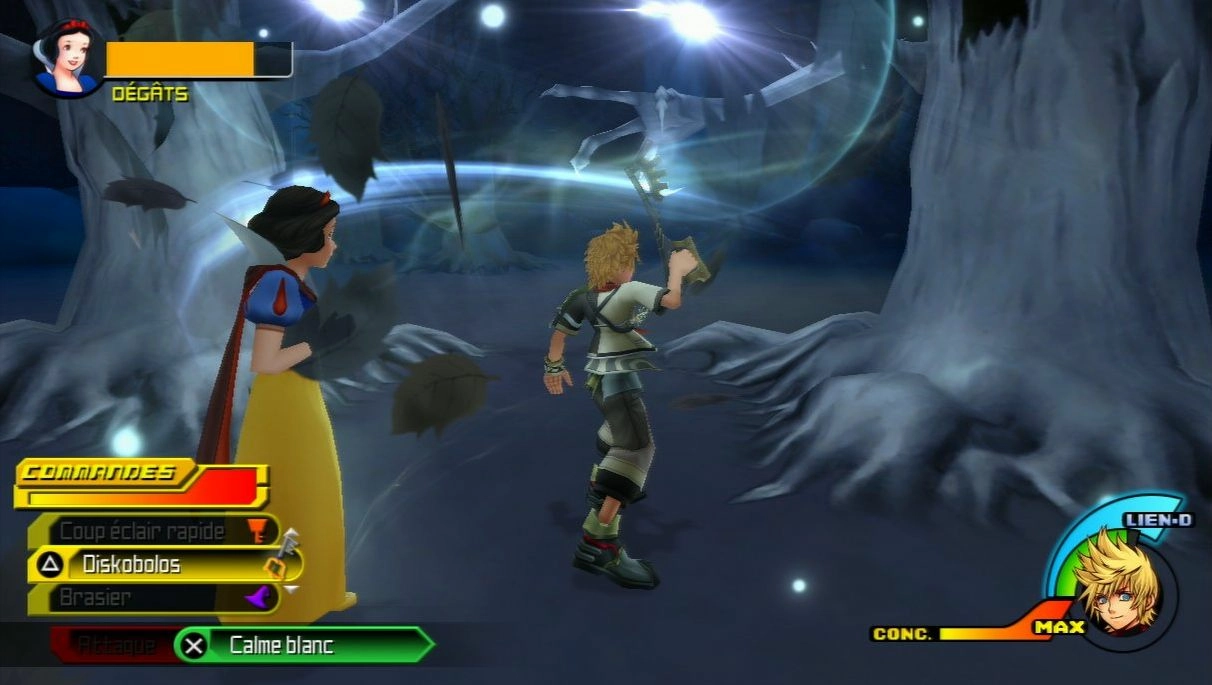Select the Brasier command slot
1212x685 pixels.
coord(150,598)
